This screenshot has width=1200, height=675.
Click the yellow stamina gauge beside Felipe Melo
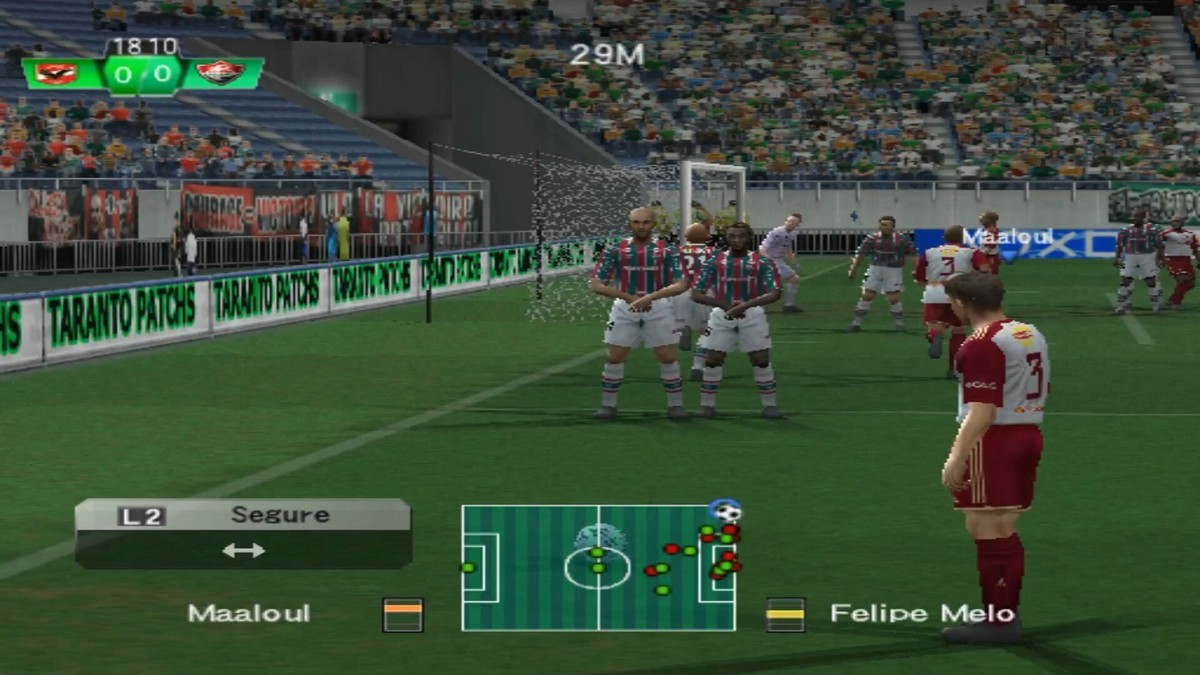coord(785,614)
